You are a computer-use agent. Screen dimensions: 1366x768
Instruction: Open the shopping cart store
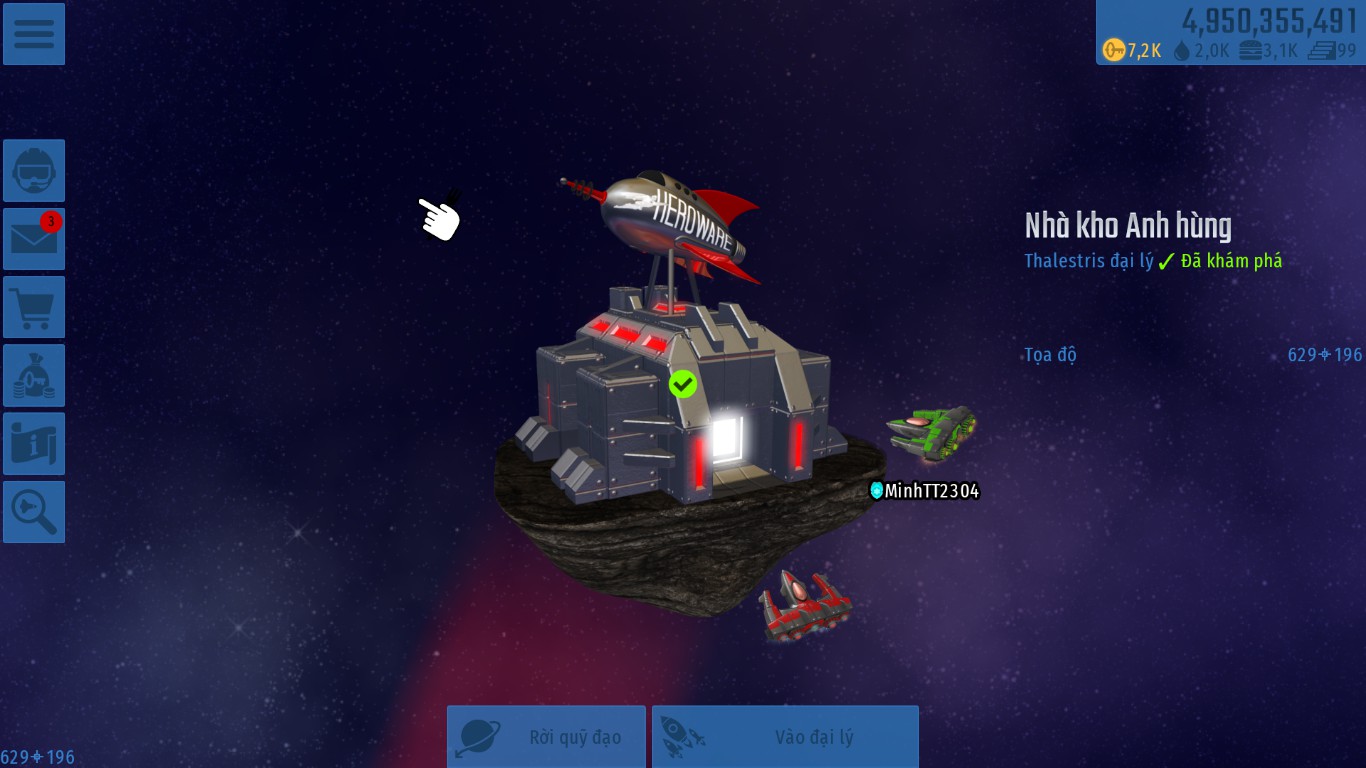click(34, 307)
